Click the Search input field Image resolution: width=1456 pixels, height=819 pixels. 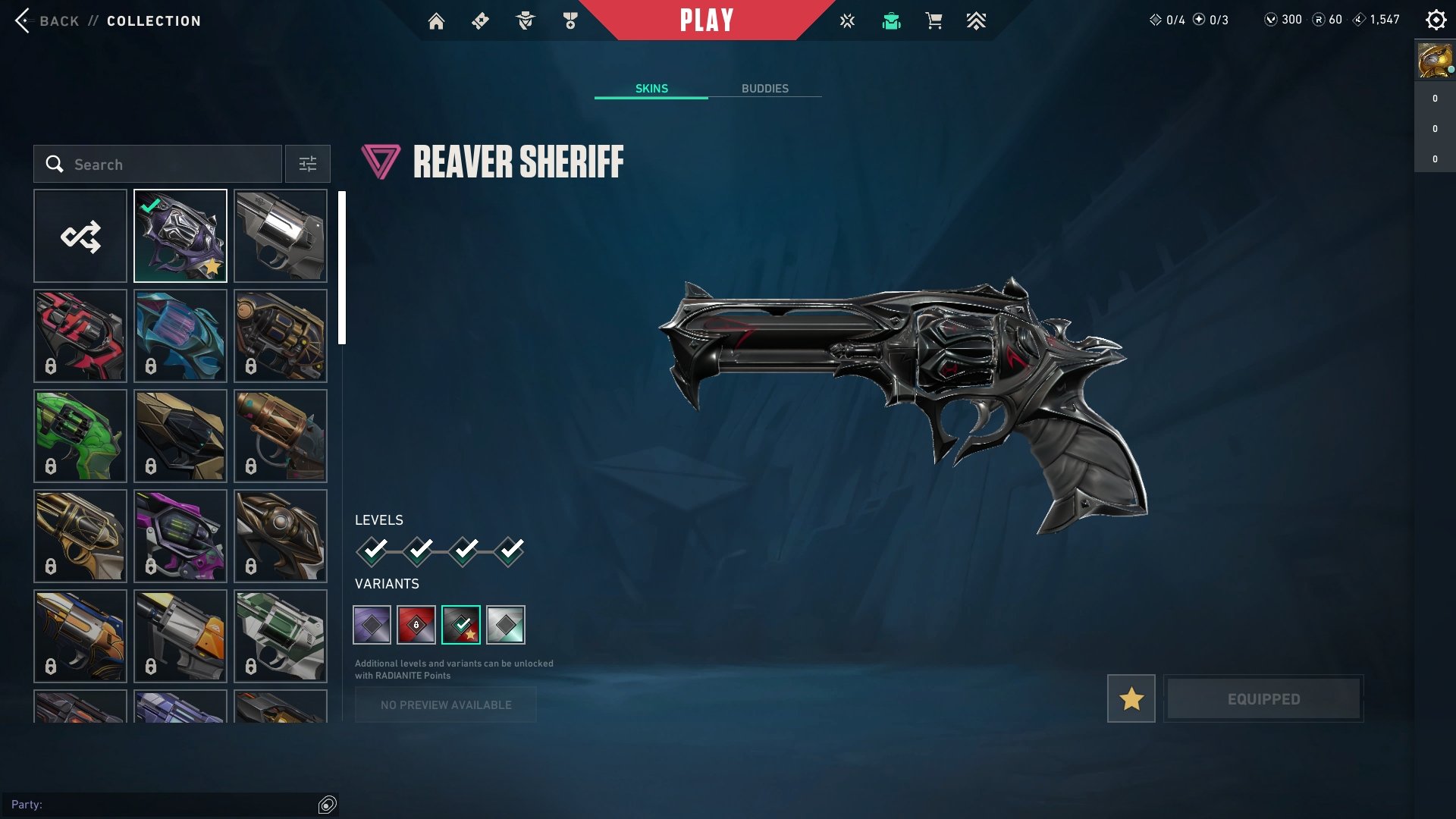coord(157,164)
